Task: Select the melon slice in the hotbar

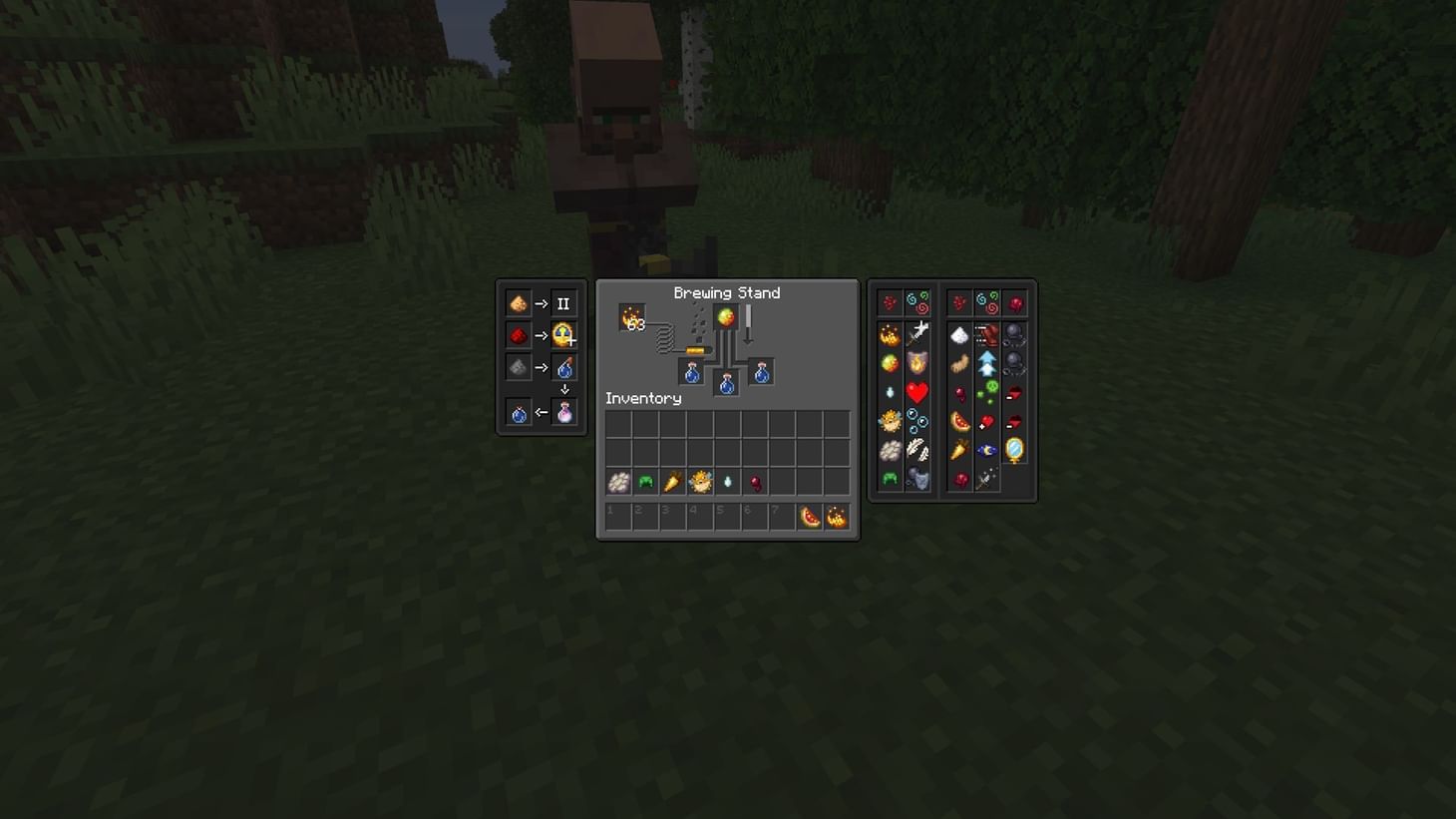Action: click(x=808, y=518)
